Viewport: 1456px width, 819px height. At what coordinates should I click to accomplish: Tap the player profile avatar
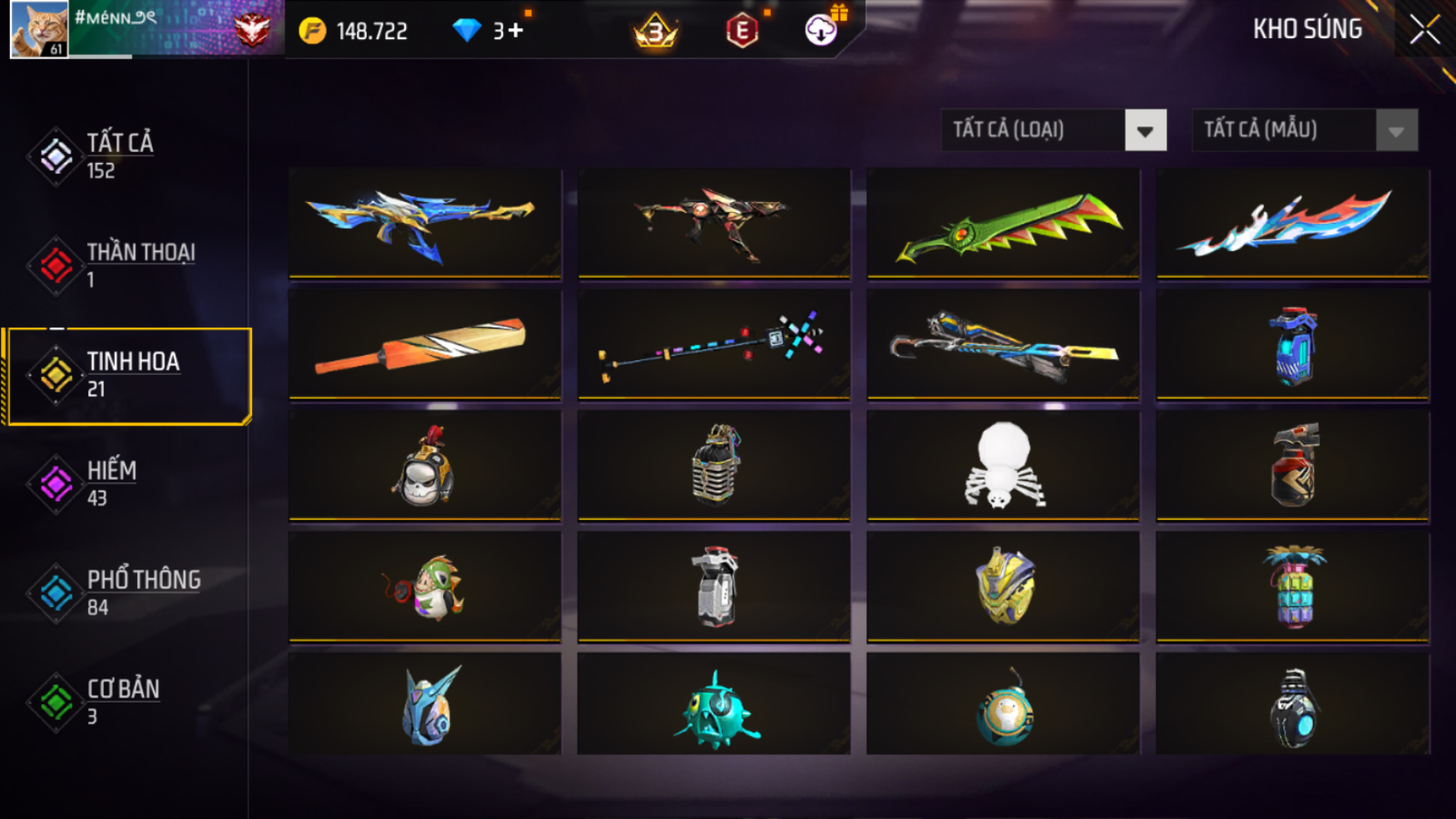[x=38, y=29]
